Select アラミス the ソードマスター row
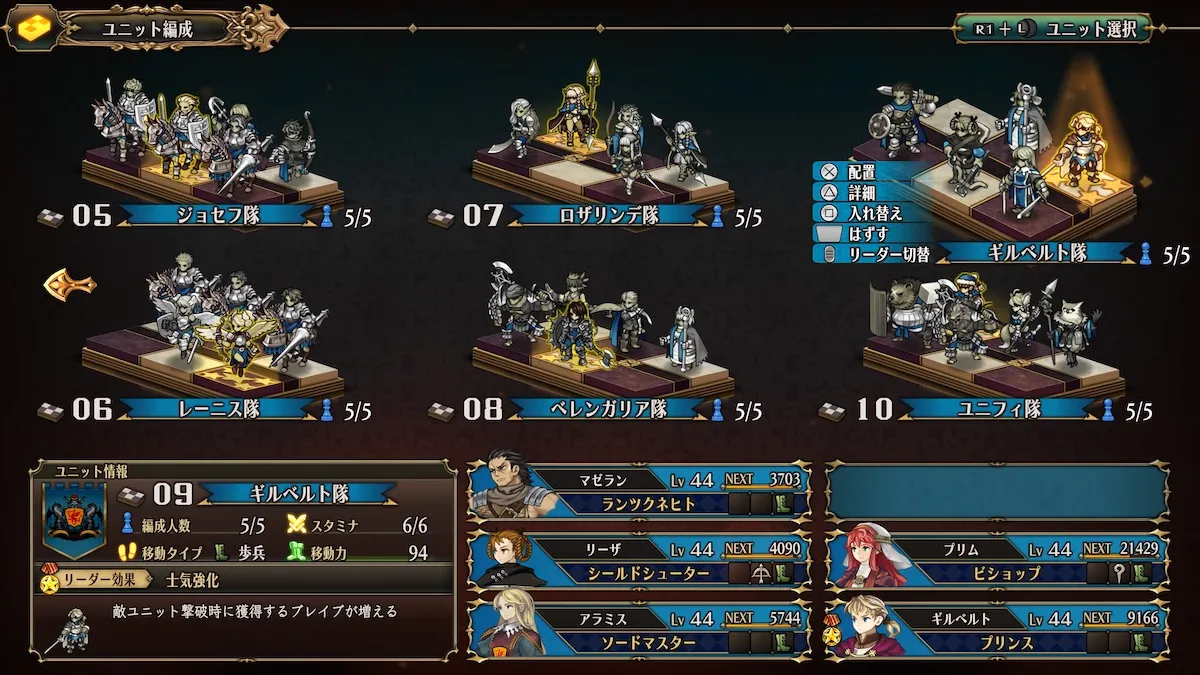Image resolution: width=1200 pixels, height=675 pixels. coord(638,630)
